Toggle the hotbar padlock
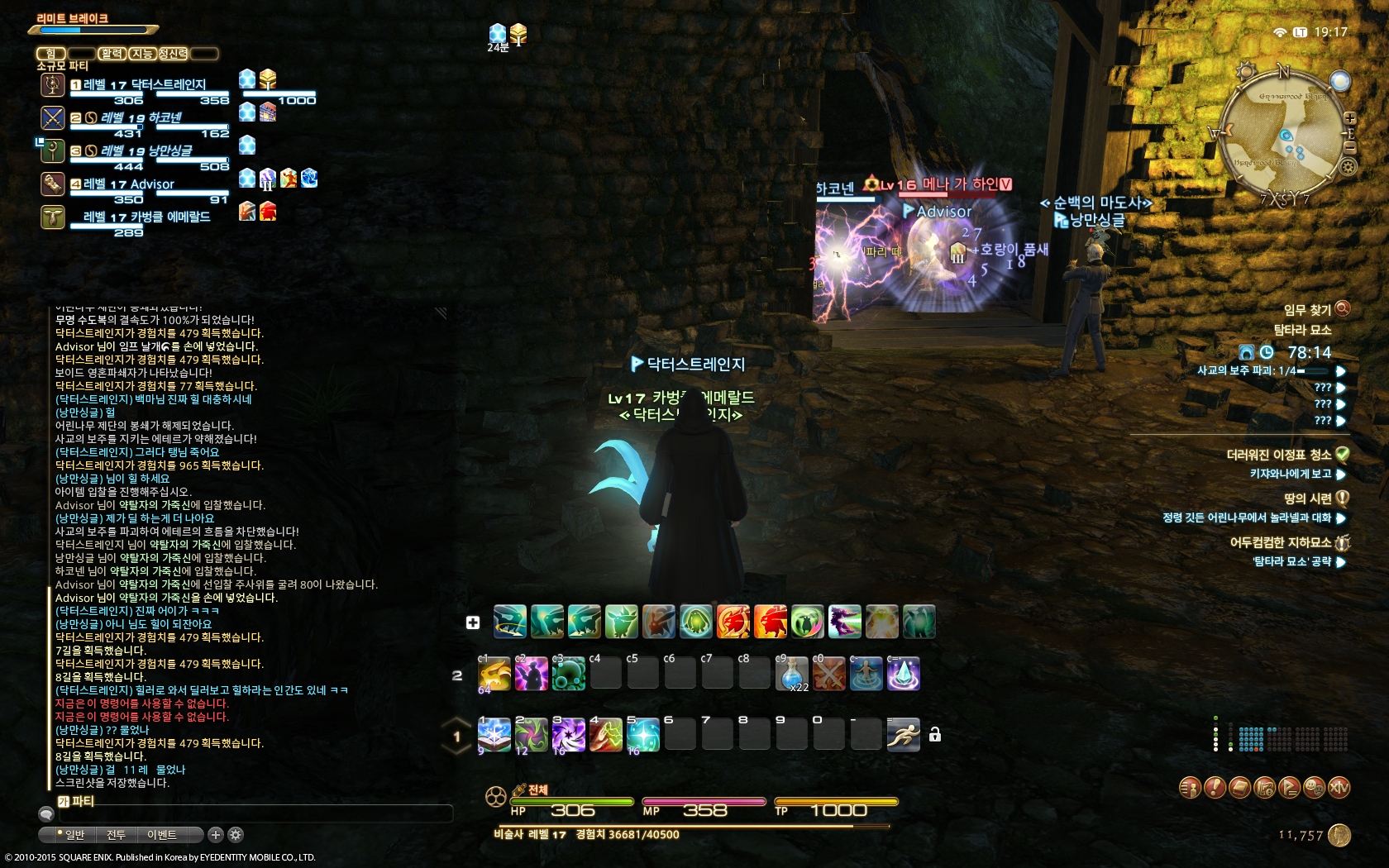 pos(935,735)
